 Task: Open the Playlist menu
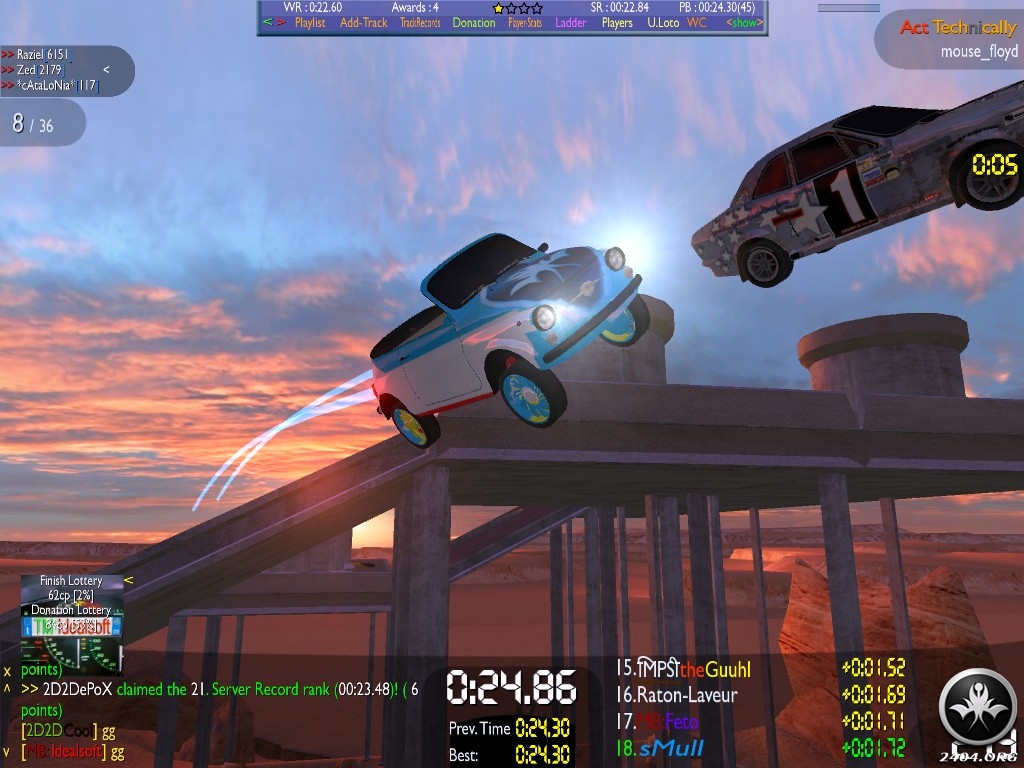click(x=309, y=23)
